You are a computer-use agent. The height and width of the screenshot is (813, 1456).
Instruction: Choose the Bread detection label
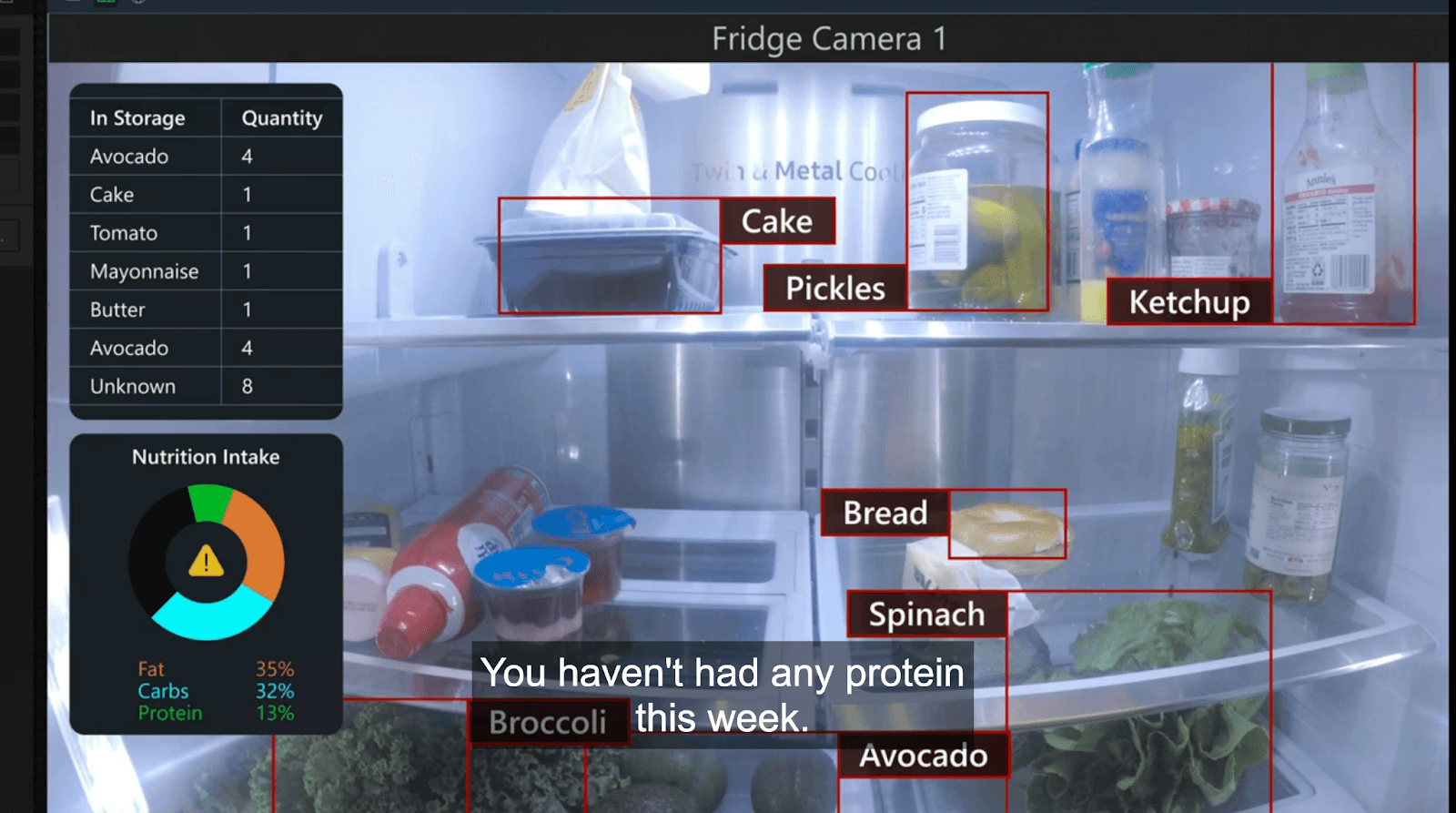pyautogui.click(x=885, y=513)
